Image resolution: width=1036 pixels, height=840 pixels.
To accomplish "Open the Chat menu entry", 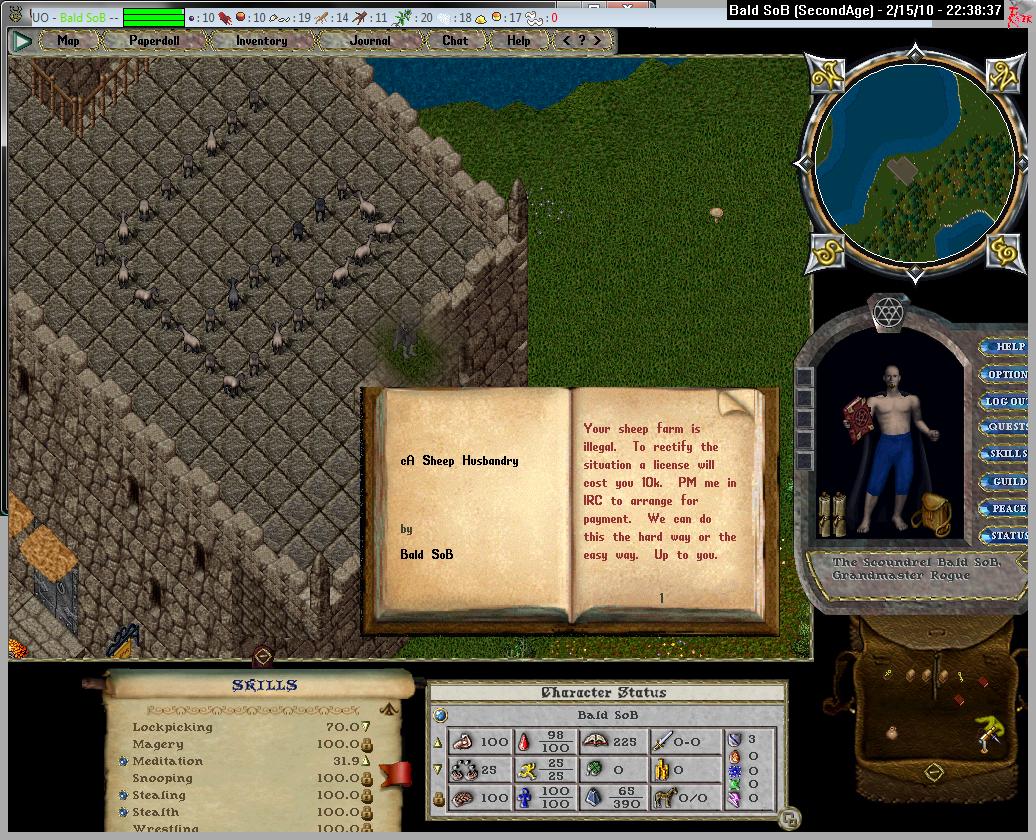I will tap(455, 41).
